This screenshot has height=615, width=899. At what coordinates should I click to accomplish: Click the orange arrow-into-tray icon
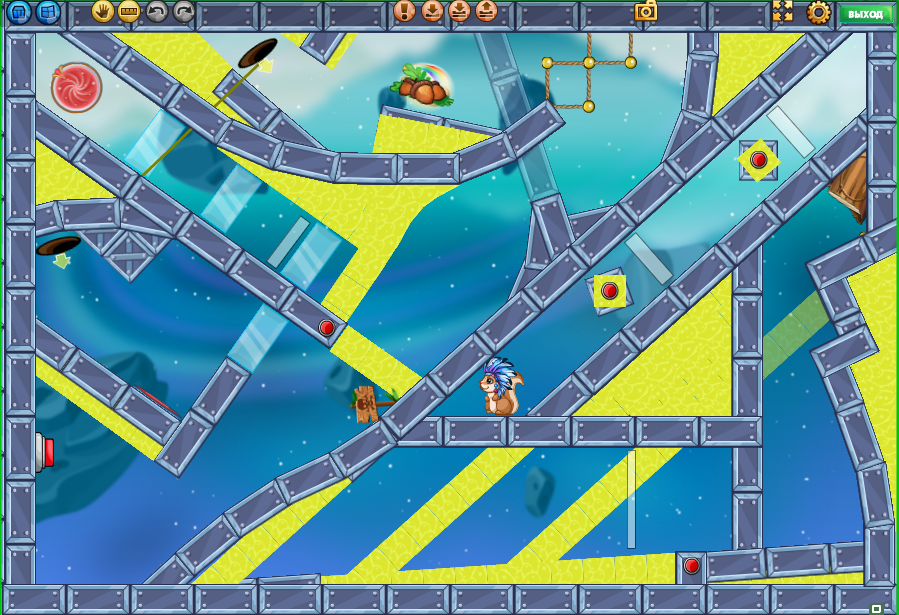(x=432, y=12)
